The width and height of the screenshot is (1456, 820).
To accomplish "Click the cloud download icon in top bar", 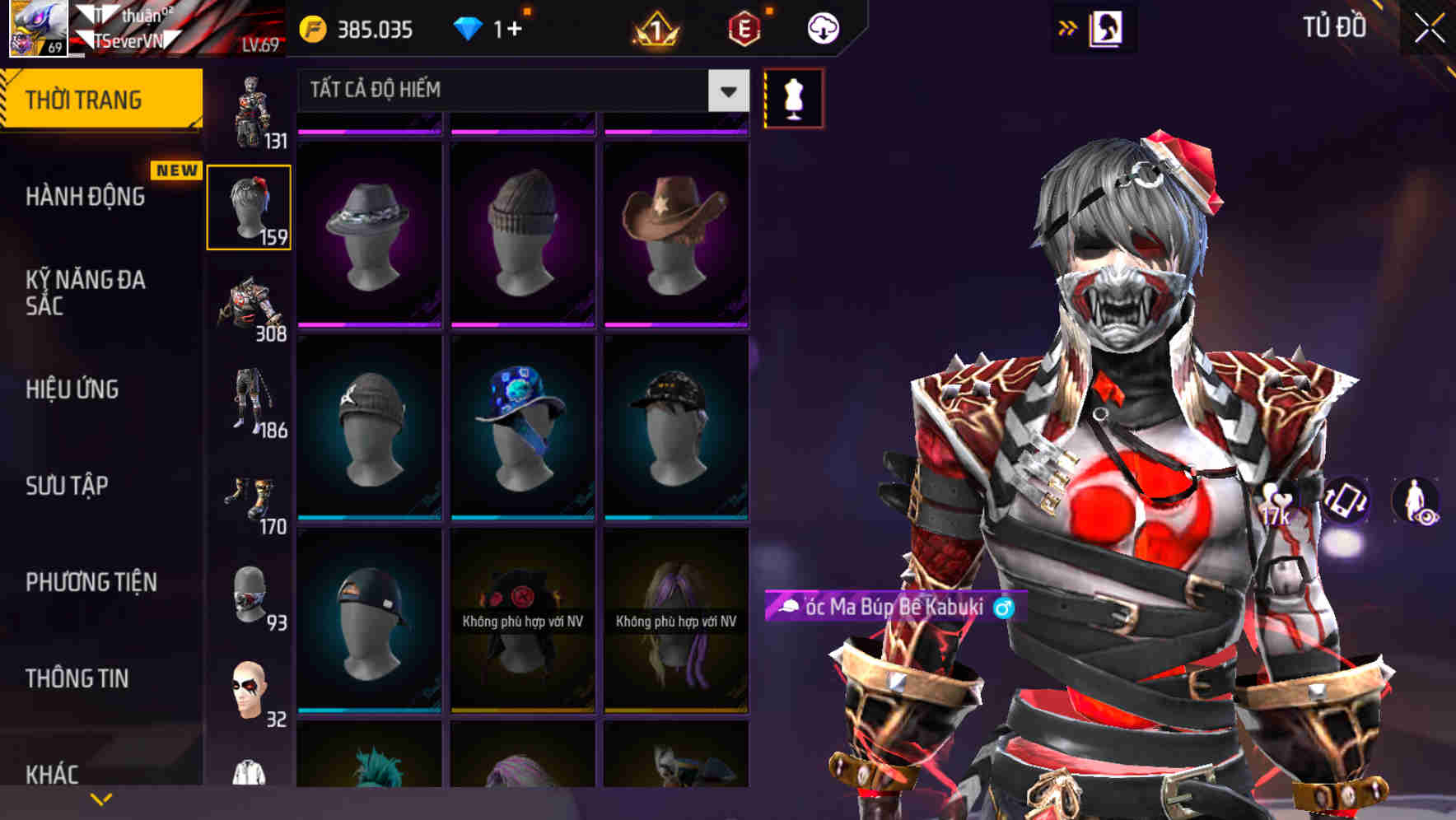I will point(822,27).
